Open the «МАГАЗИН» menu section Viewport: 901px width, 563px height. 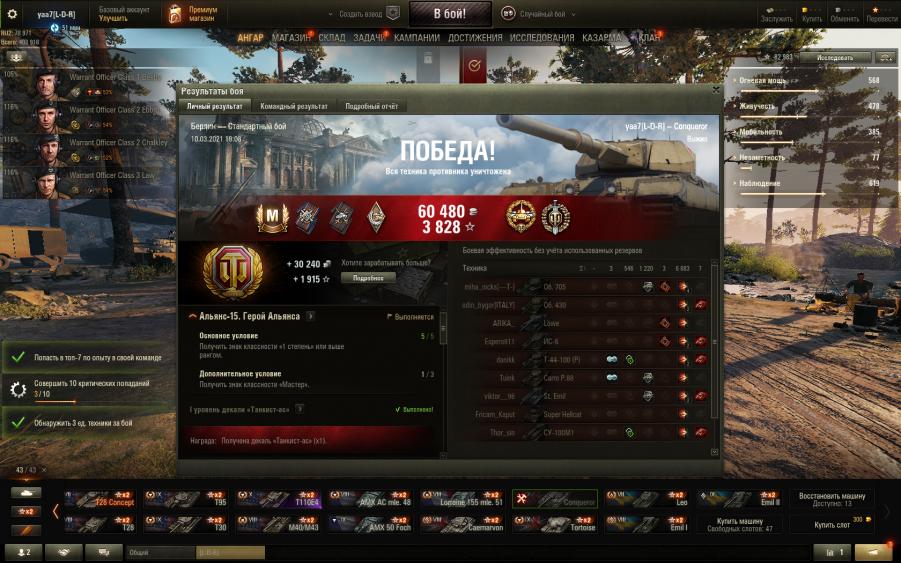pyautogui.click(x=292, y=38)
